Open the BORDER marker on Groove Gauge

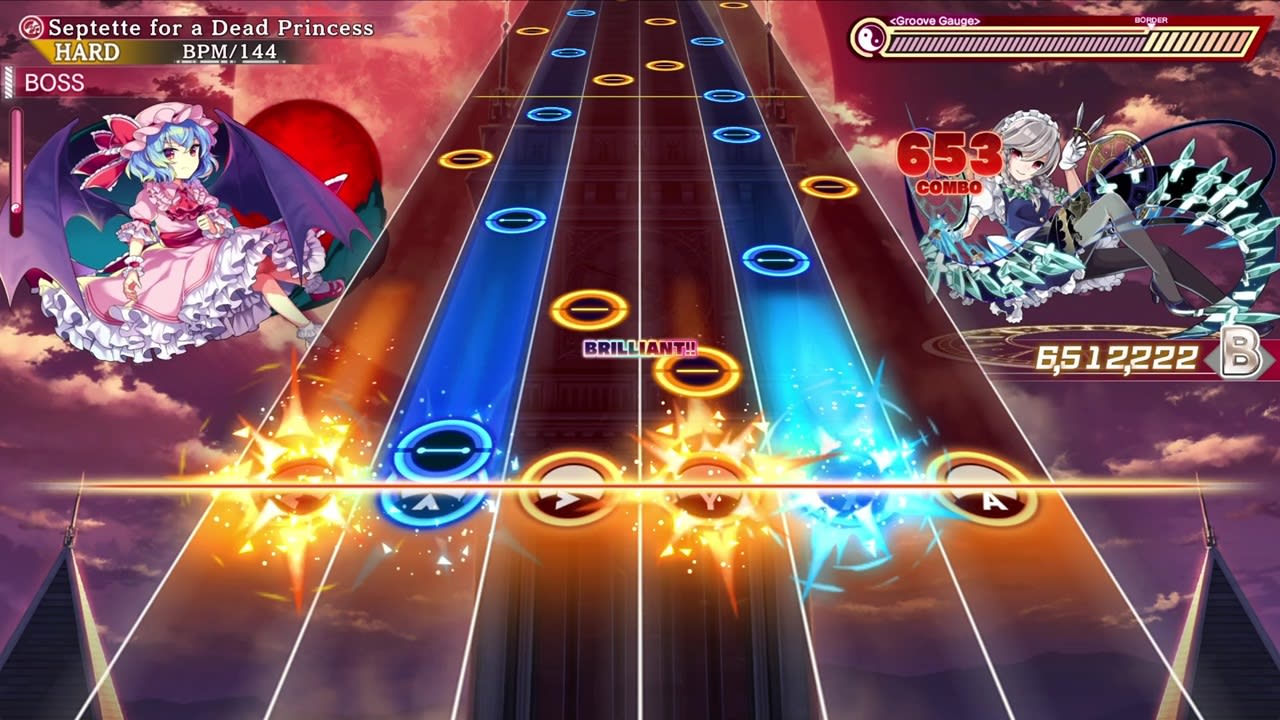coord(1151,19)
